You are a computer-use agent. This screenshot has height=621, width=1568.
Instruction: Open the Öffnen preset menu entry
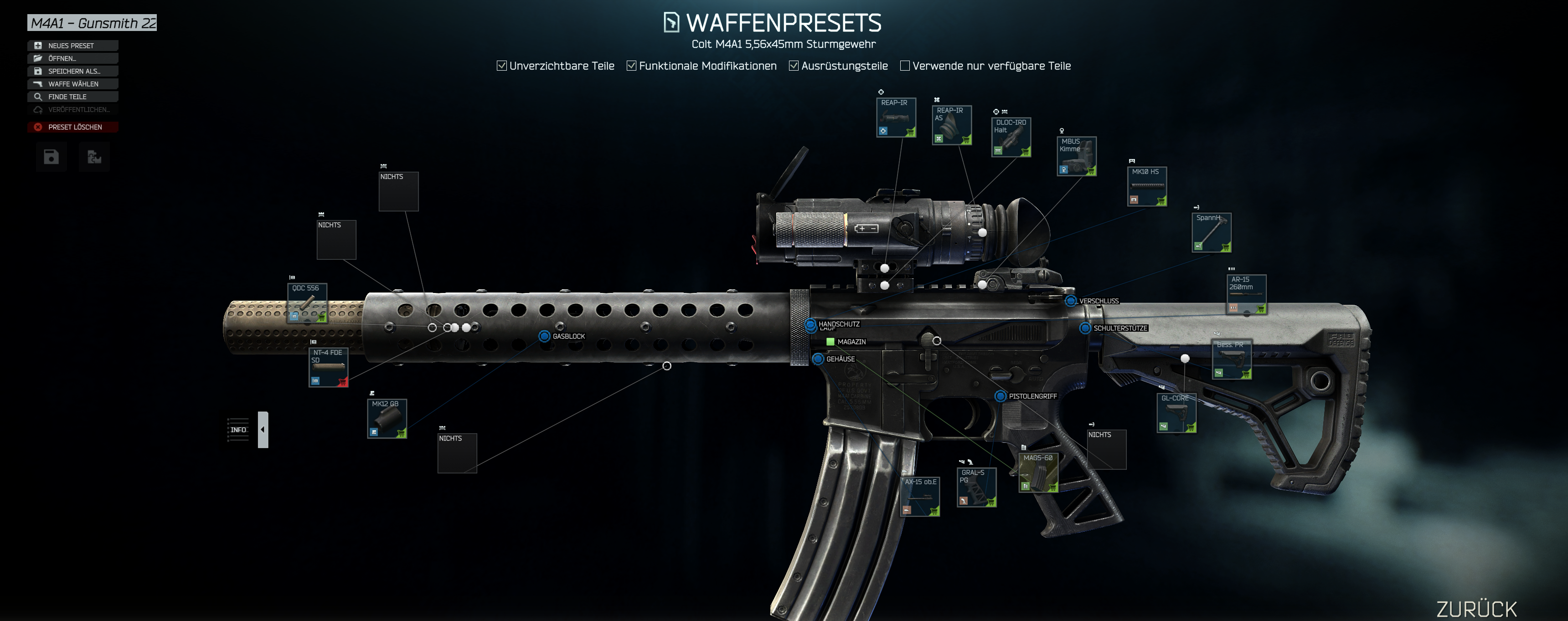72,58
